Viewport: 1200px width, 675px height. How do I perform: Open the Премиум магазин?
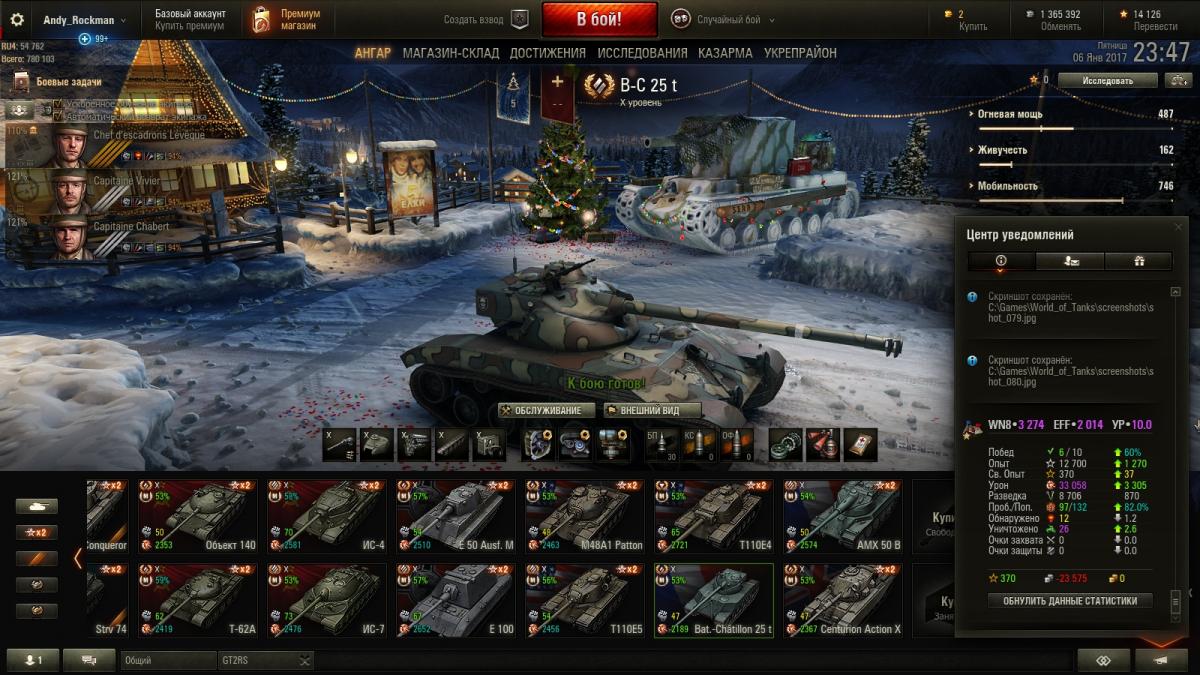point(288,19)
